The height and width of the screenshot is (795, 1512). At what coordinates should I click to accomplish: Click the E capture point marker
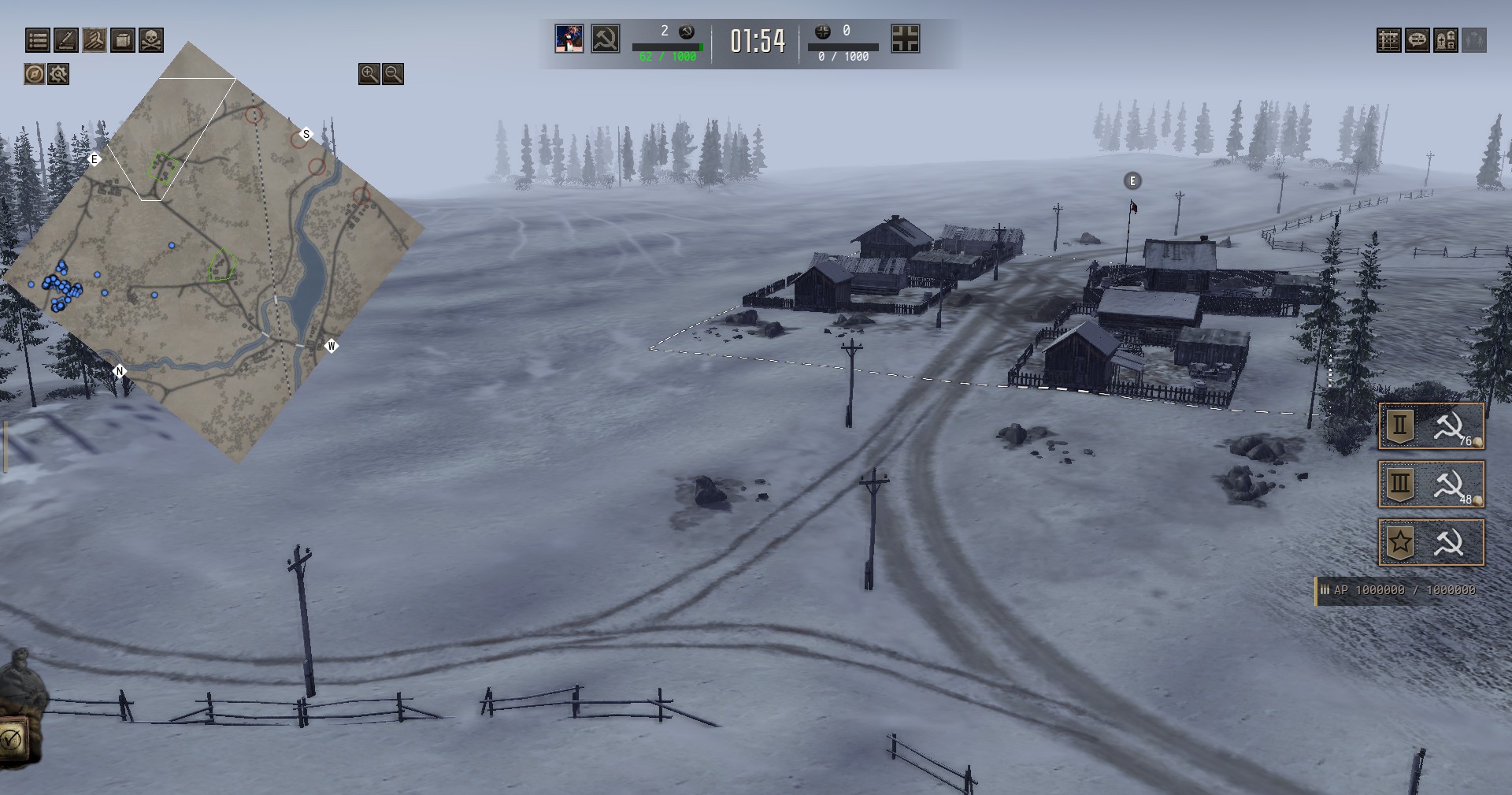click(1132, 181)
